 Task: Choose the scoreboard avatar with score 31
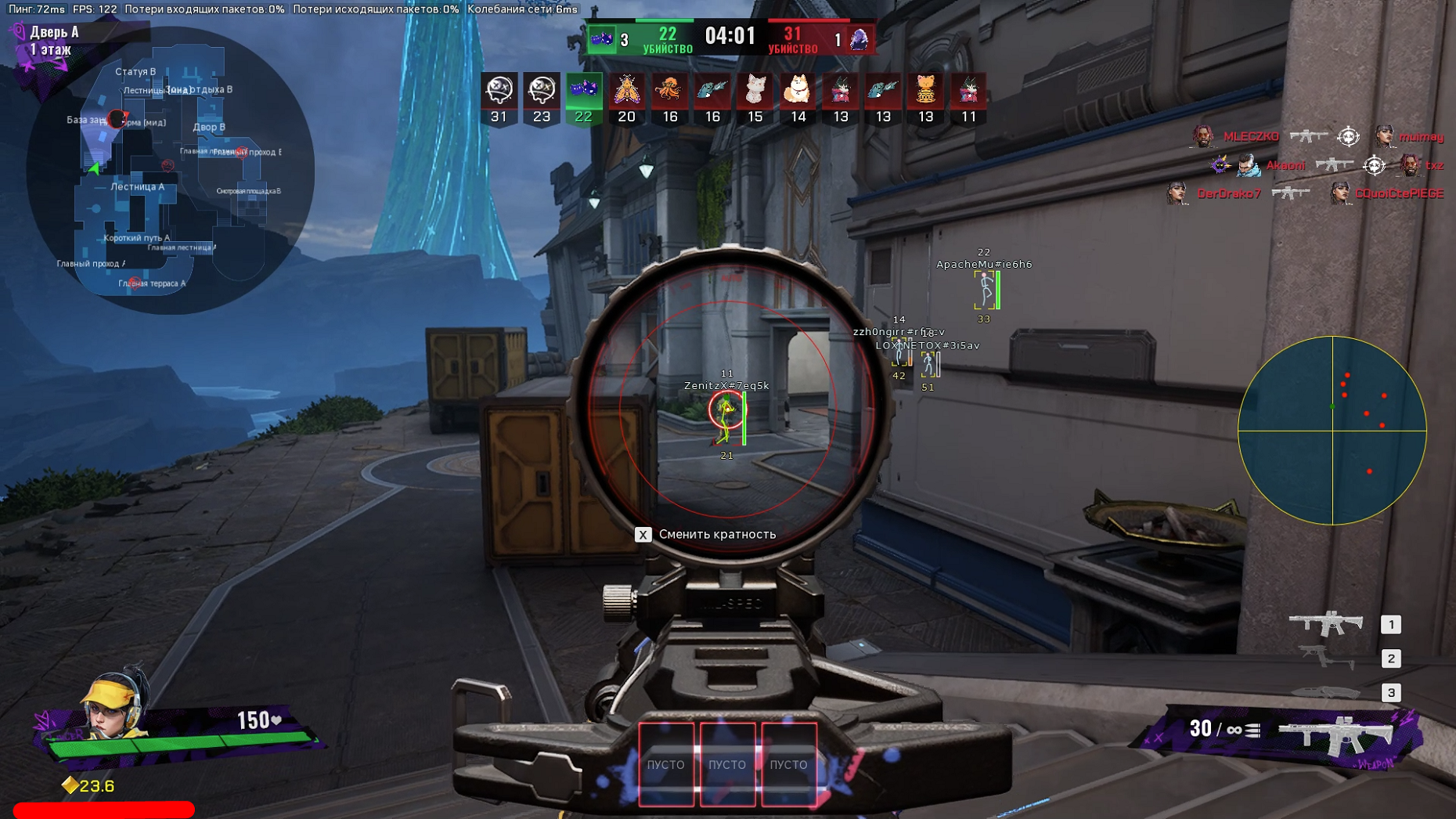(499, 91)
